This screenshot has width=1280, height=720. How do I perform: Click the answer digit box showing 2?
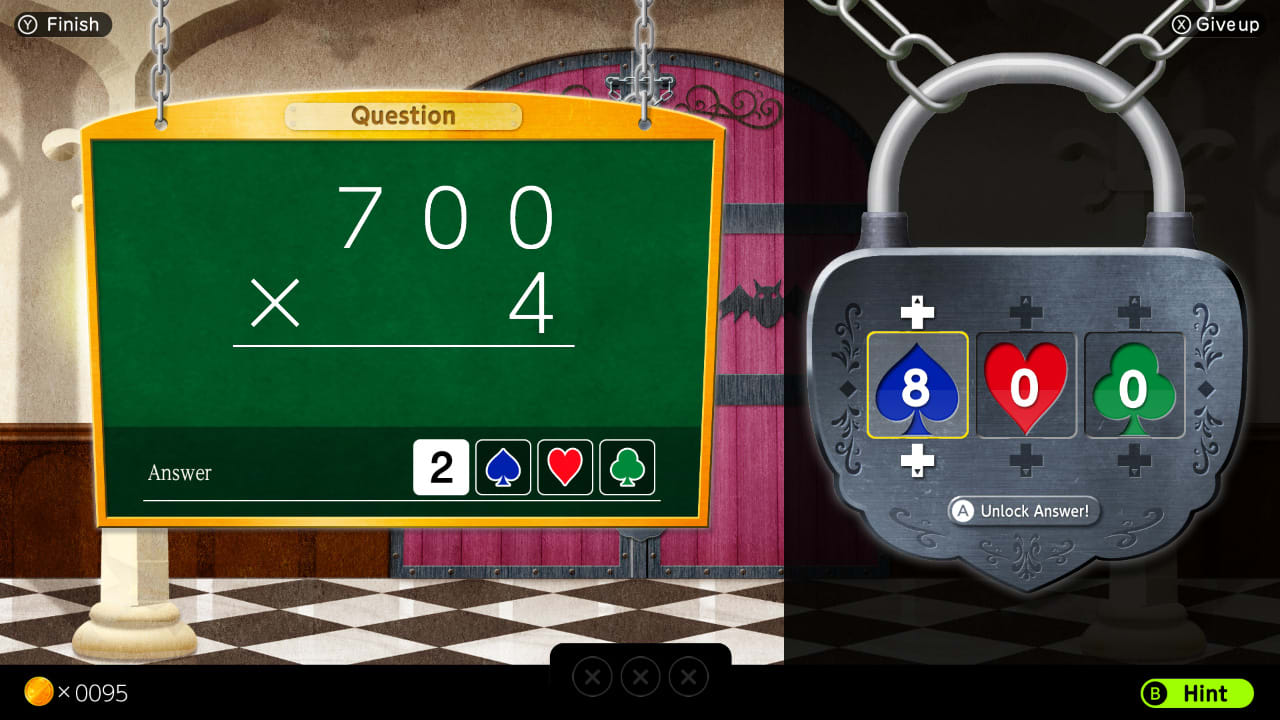tap(441, 467)
